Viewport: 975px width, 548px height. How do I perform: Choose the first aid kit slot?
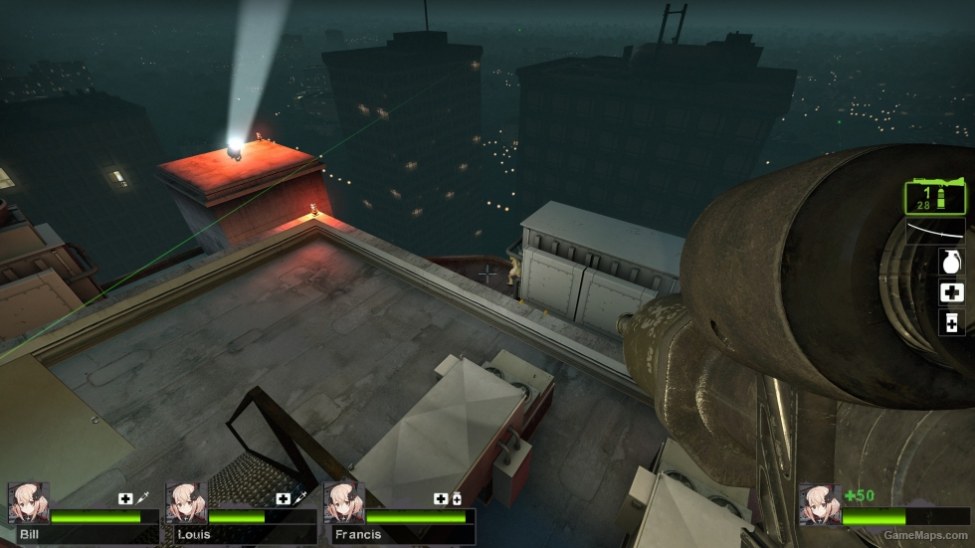[951, 292]
